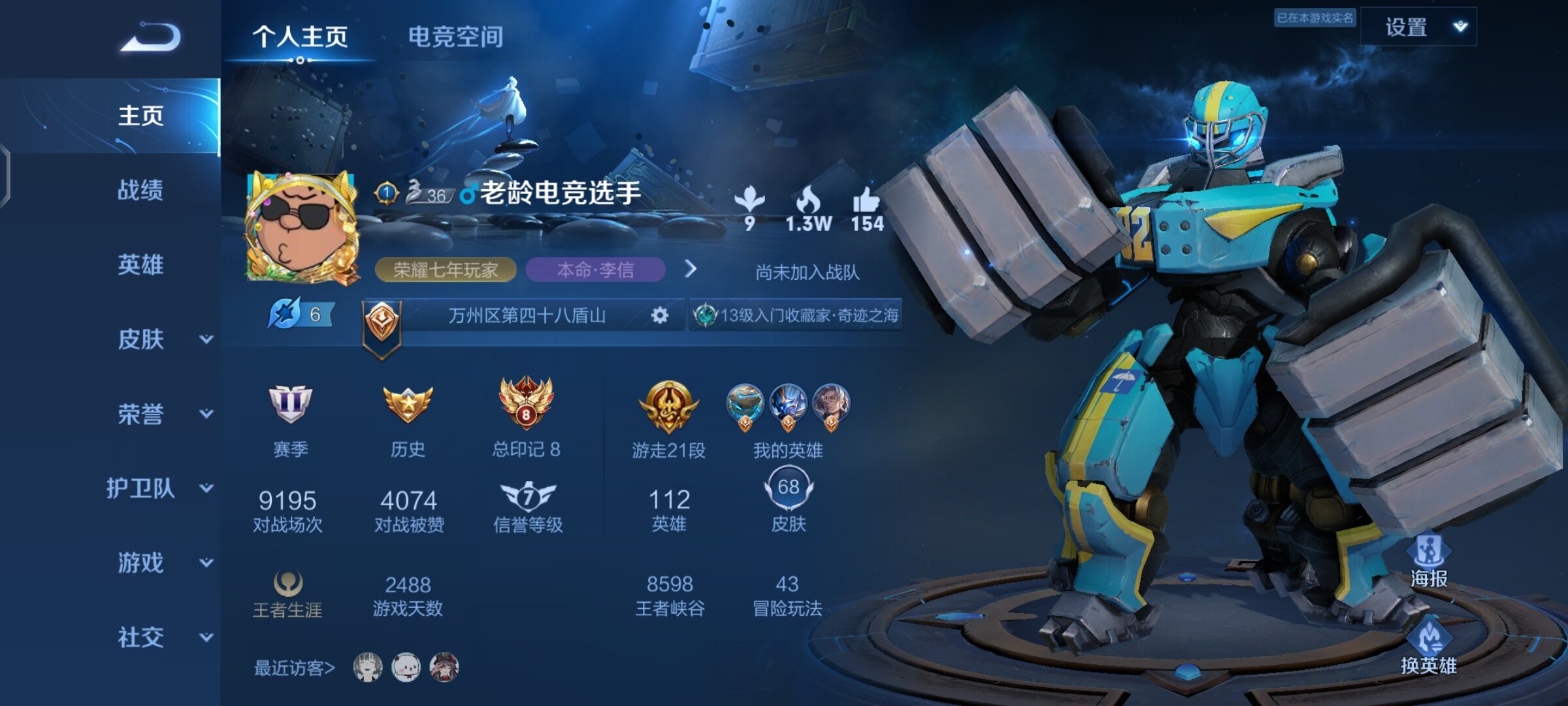The width and height of the screenshot is (1568, 706).
Task: Expand the 社交 sidebar section
Action: click(x=163, y=637)
